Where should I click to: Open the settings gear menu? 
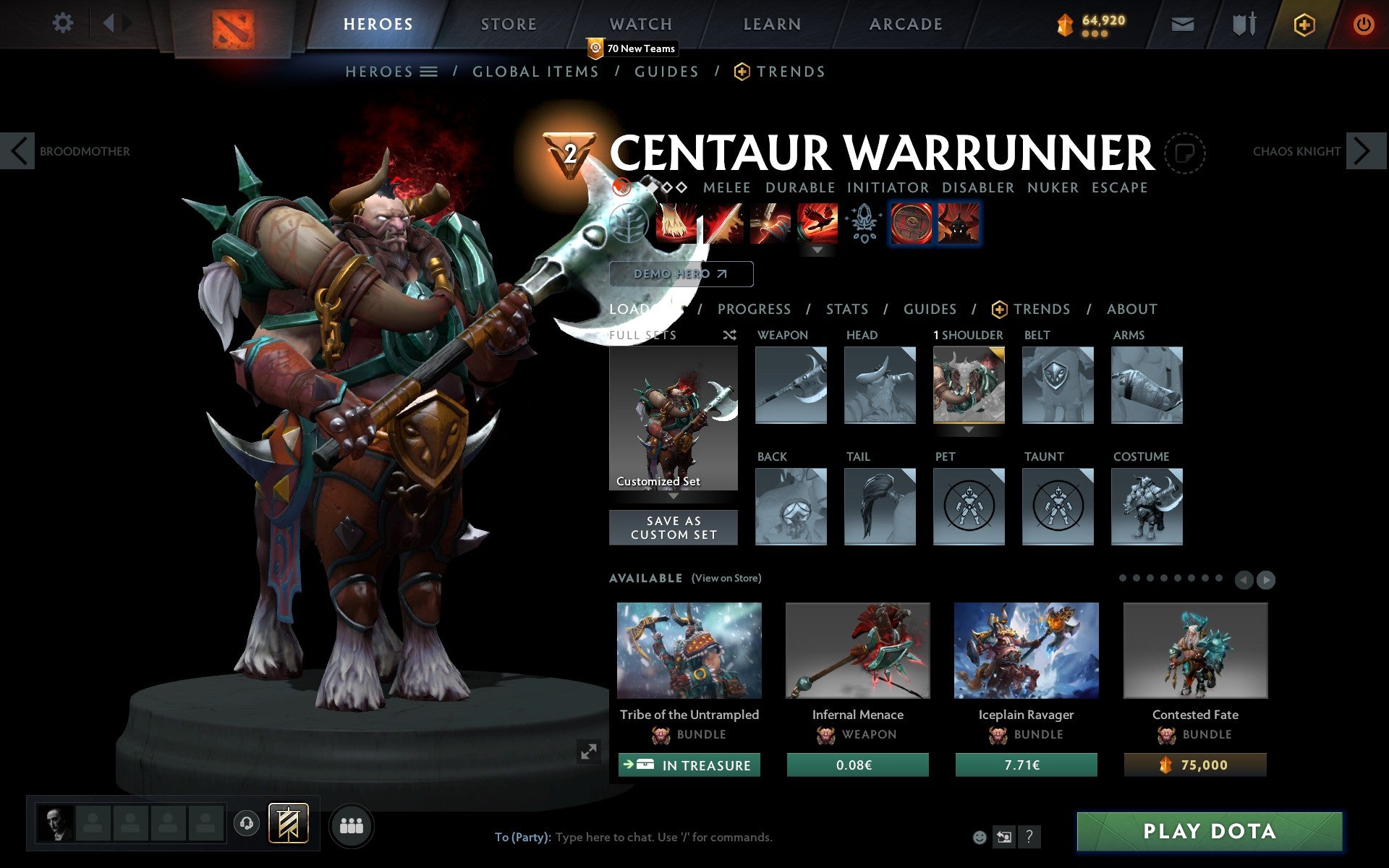[64, 23]
